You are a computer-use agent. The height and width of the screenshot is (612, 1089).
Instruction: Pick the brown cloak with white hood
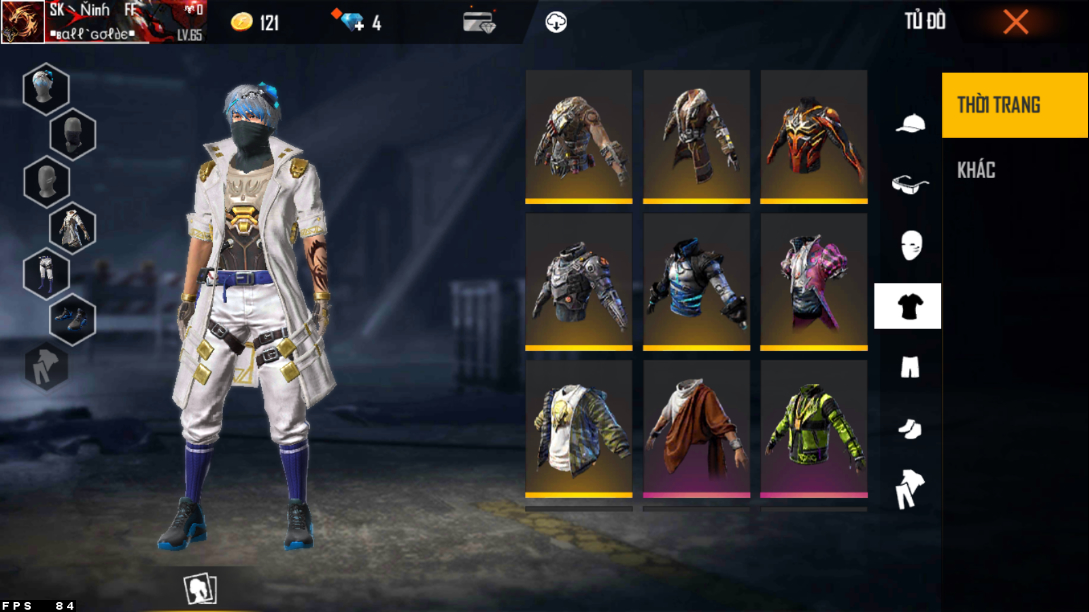click(x=696, y=427)
